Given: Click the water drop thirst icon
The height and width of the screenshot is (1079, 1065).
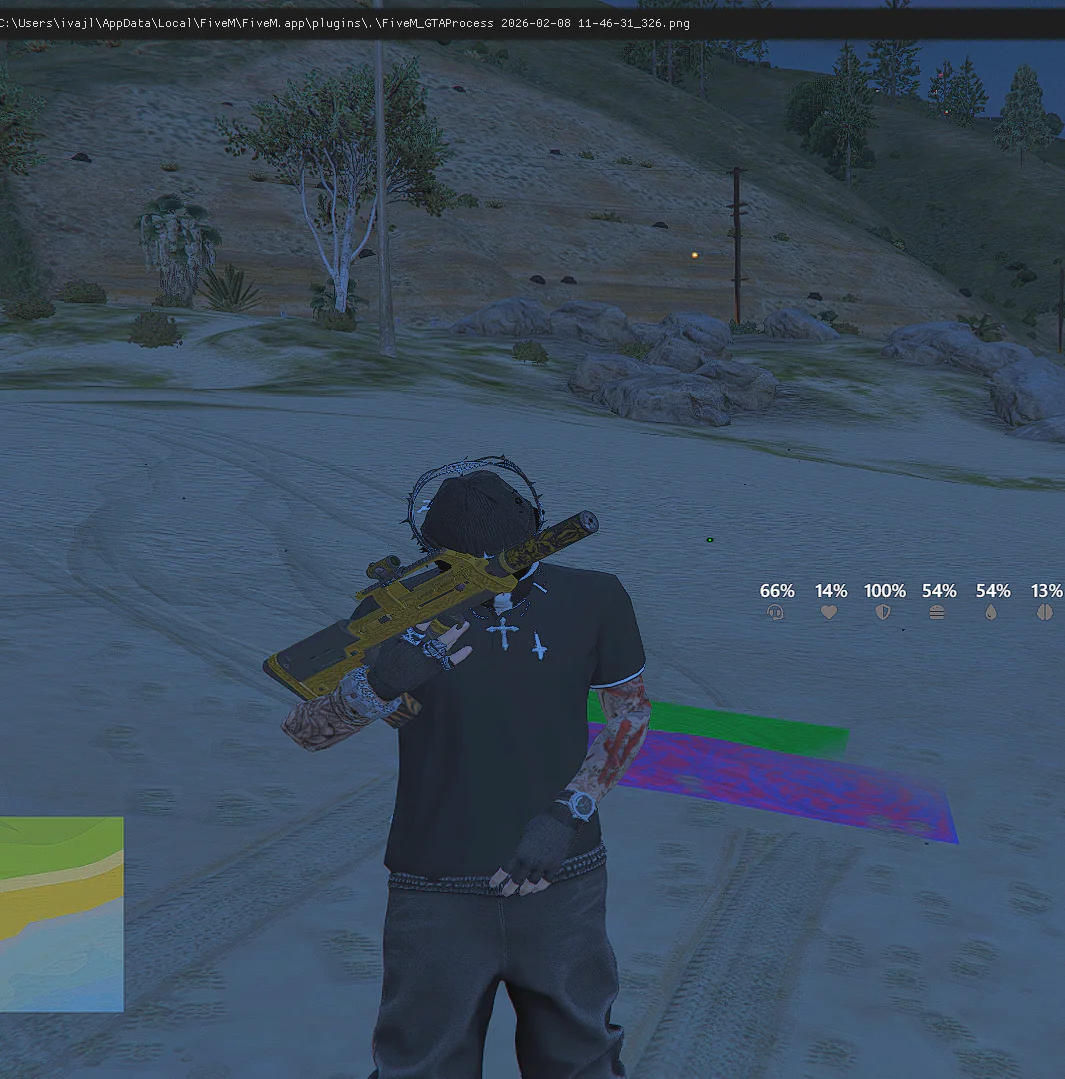Looking at the screenshot, I should pyautogui.click(x=991, y=612).
